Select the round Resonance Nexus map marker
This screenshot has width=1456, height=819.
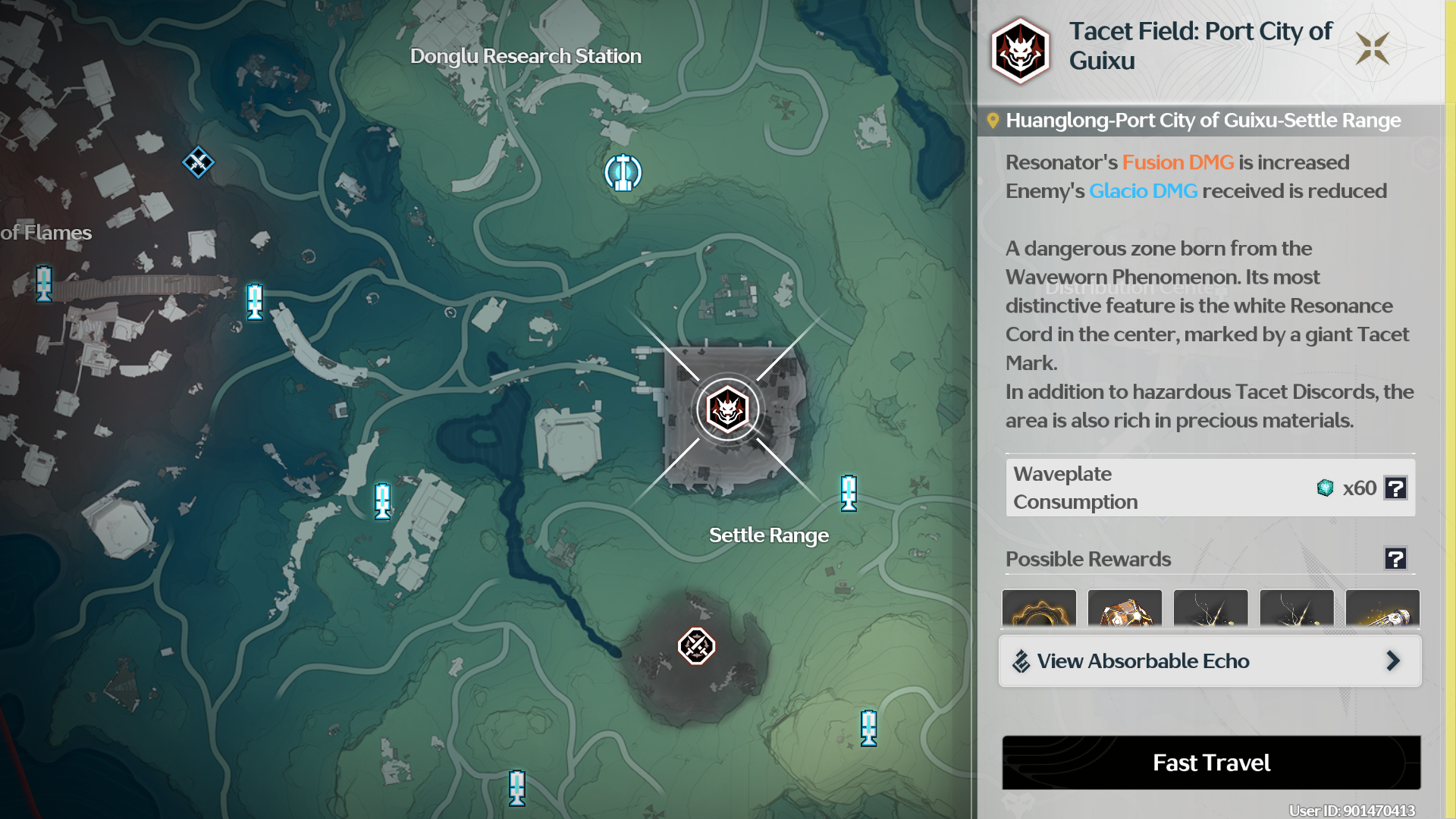point(623,173)
